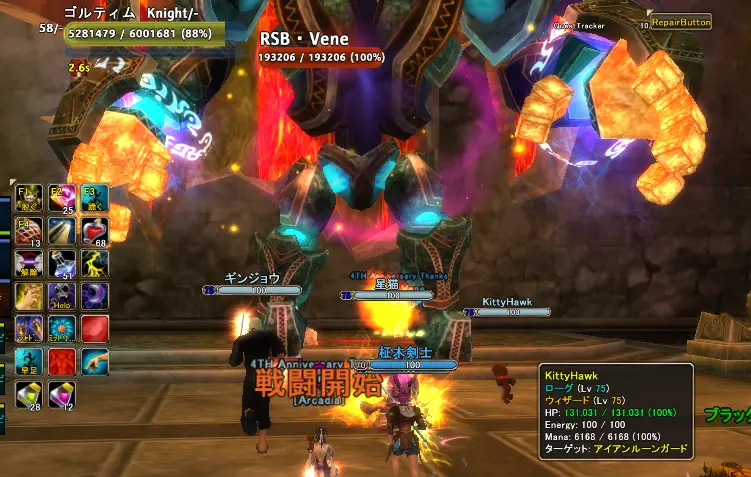Activate the cyan sprinting-figure skill

(x=29, y=361)
